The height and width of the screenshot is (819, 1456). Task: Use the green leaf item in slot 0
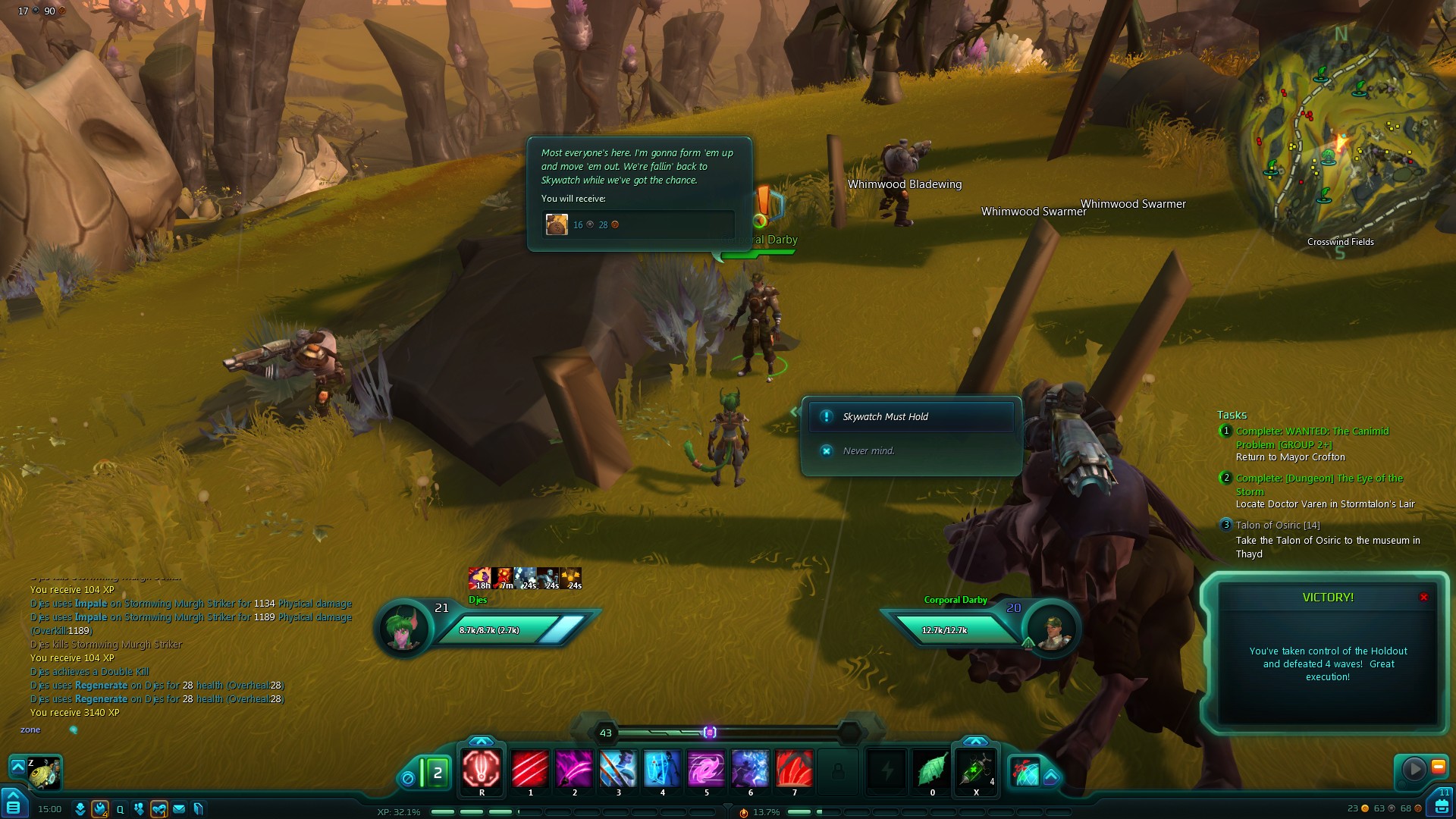pos(932,769)
